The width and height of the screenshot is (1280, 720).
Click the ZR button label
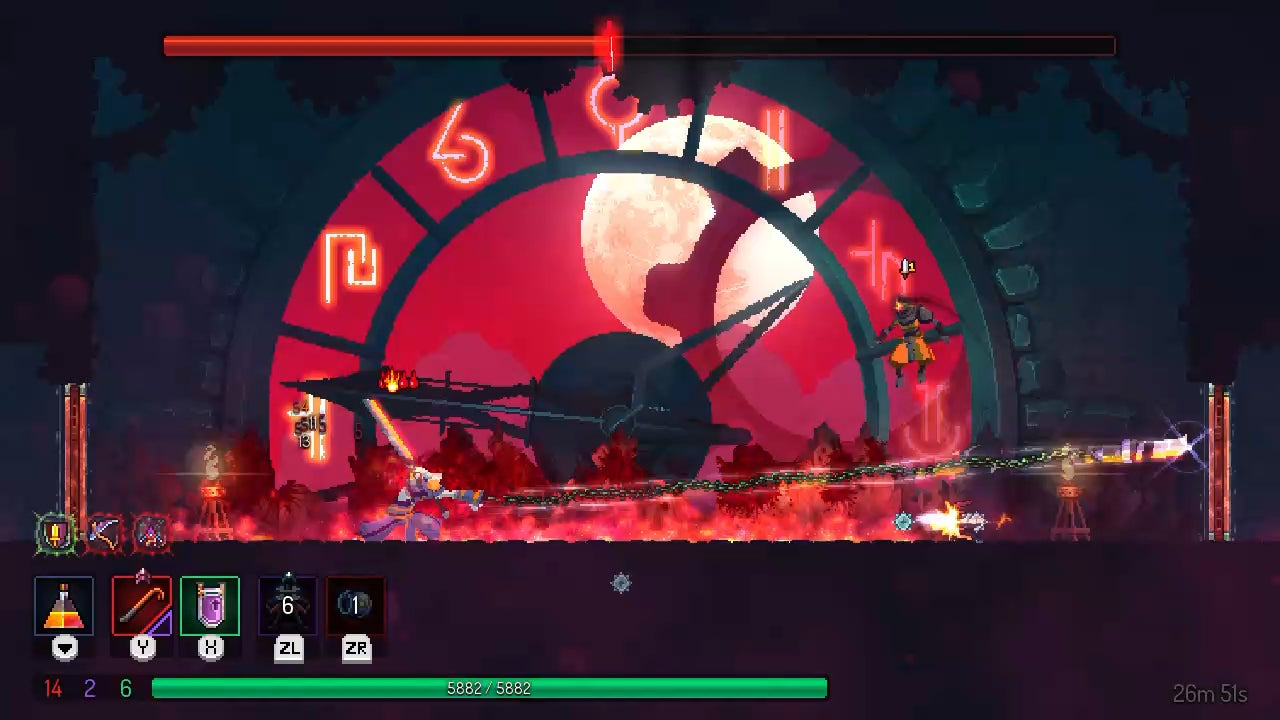(x=357, y=649)
